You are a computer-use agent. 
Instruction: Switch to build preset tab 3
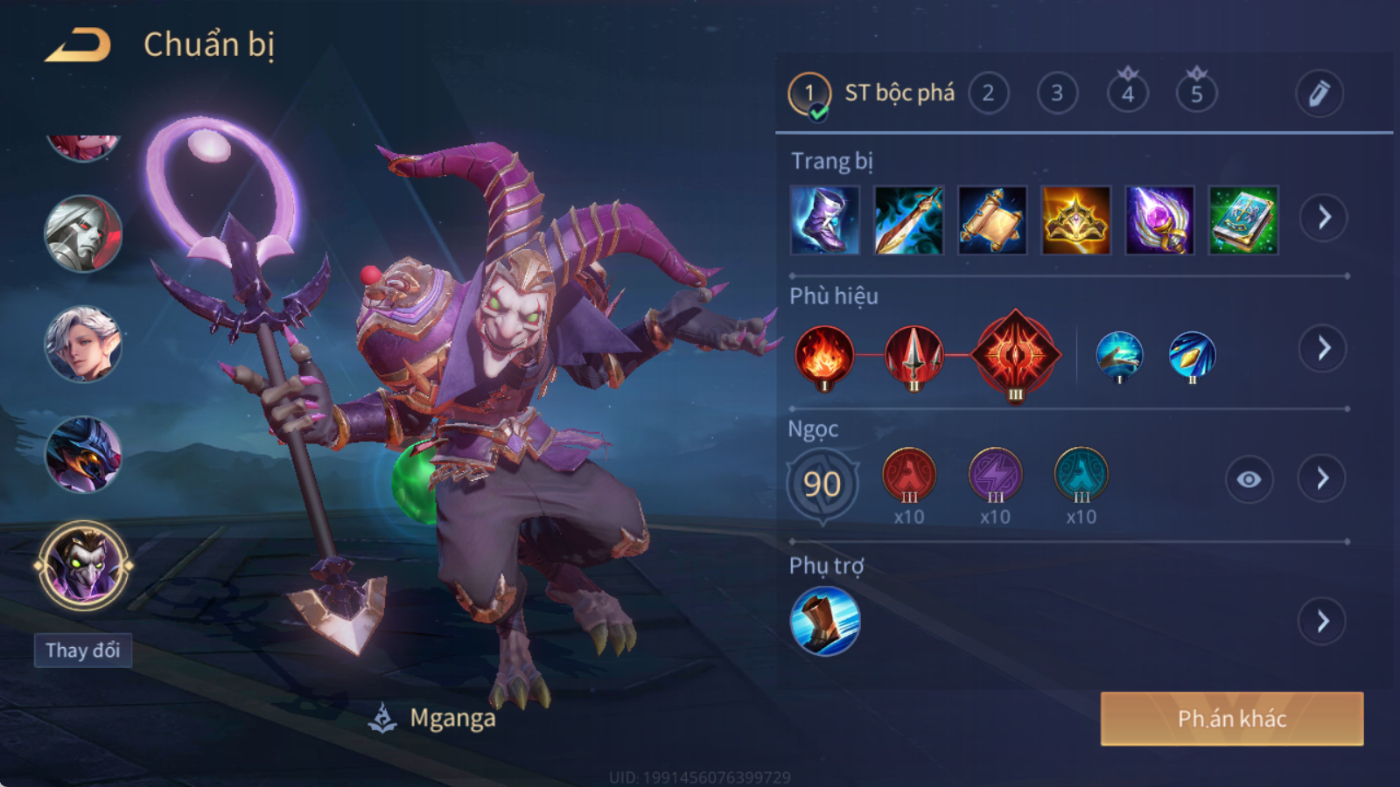click(x=1057, y=94)
